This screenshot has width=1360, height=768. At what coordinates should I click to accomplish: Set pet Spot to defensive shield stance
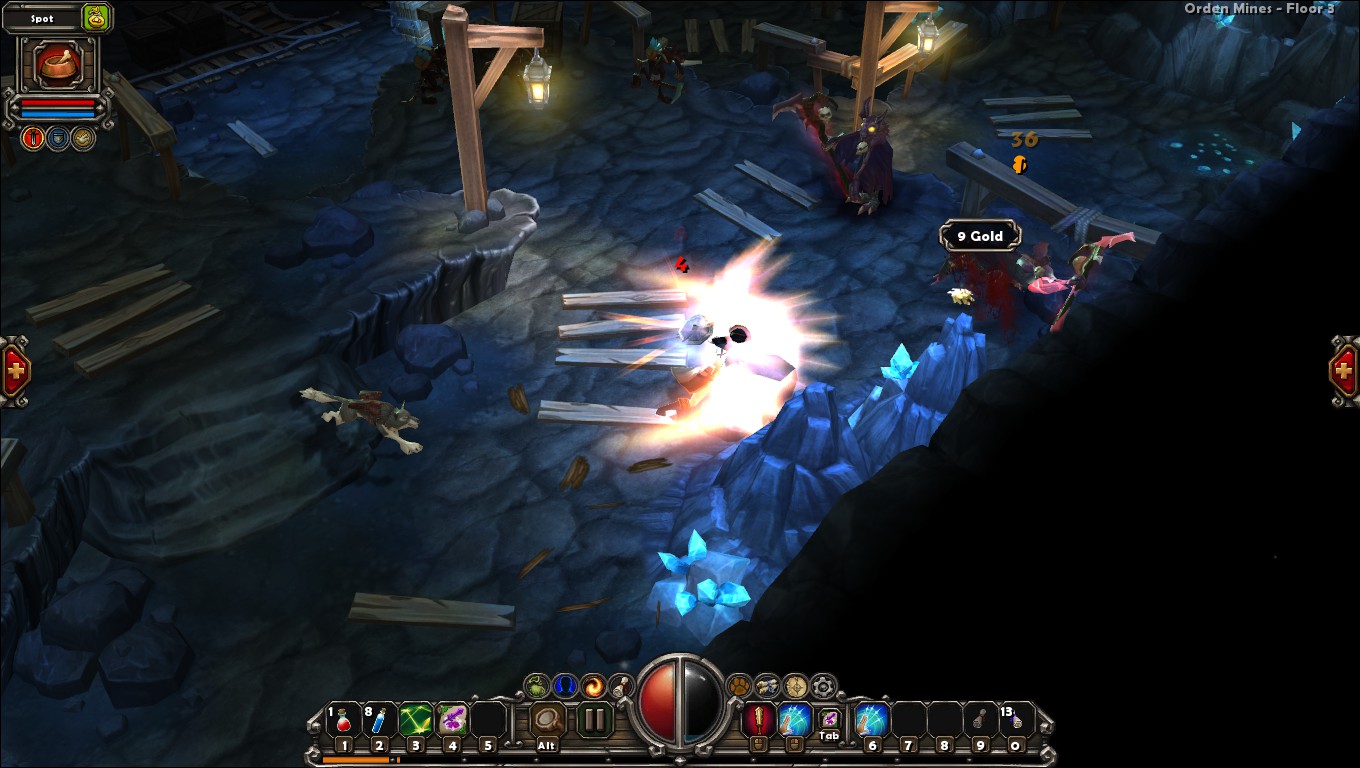pos(59,137)
